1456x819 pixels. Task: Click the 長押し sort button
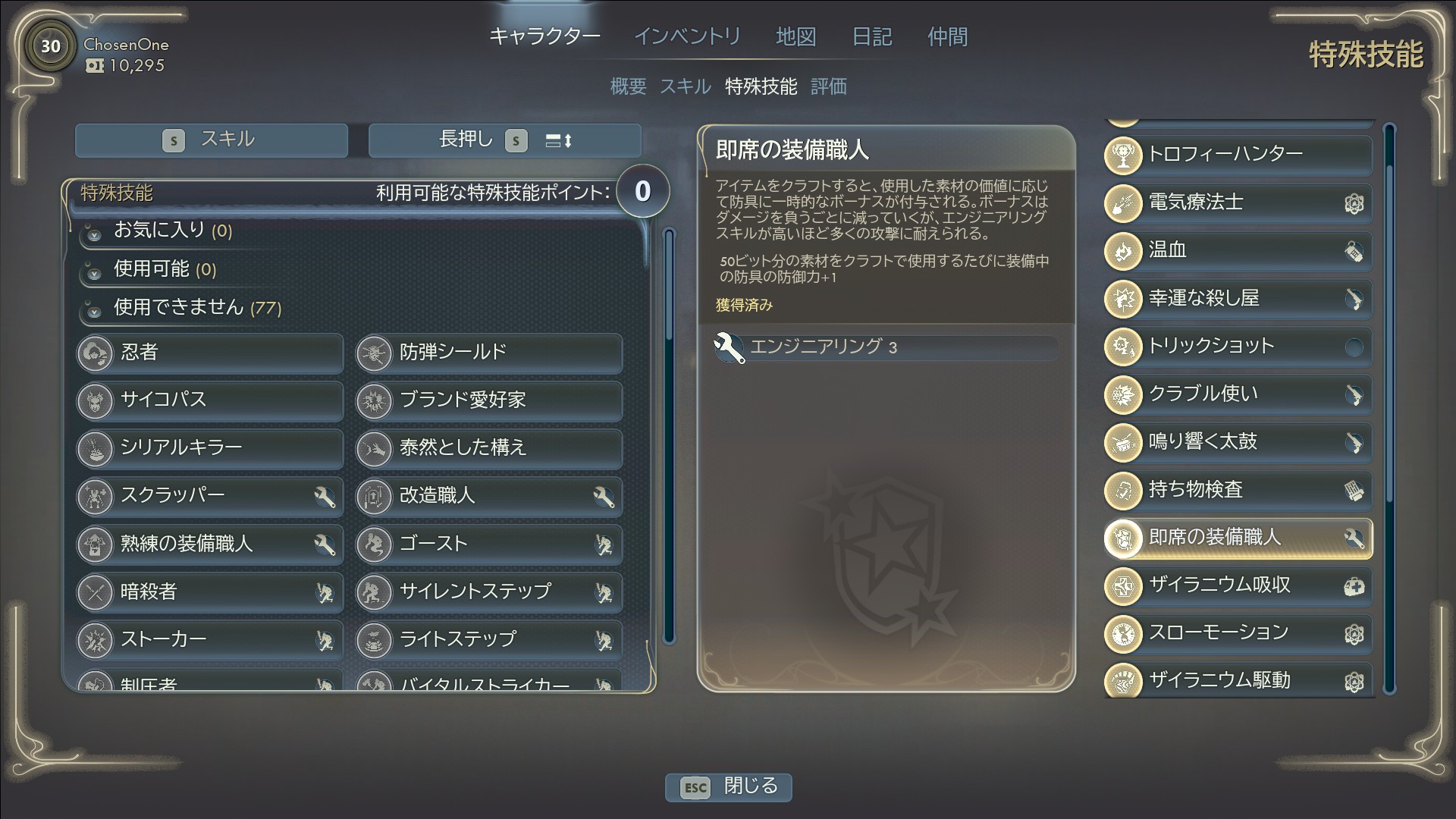505,140
